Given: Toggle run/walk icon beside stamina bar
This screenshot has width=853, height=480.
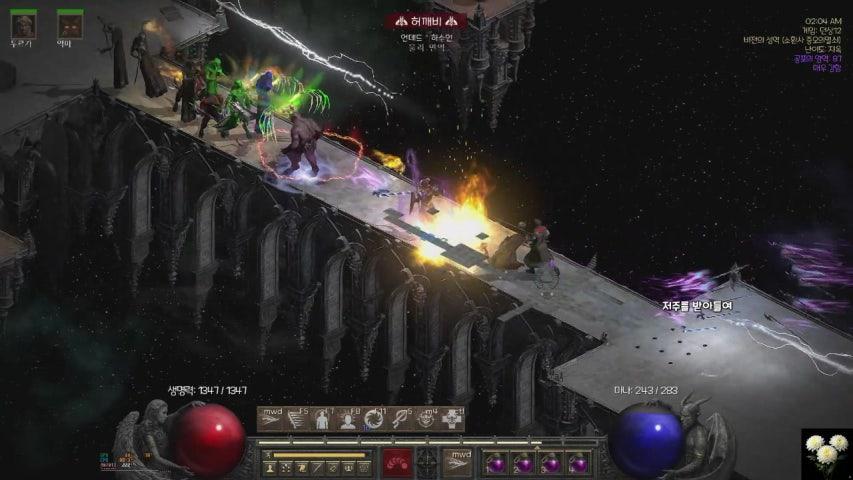Looking at the screenshot, I should (x=267, y=455).
